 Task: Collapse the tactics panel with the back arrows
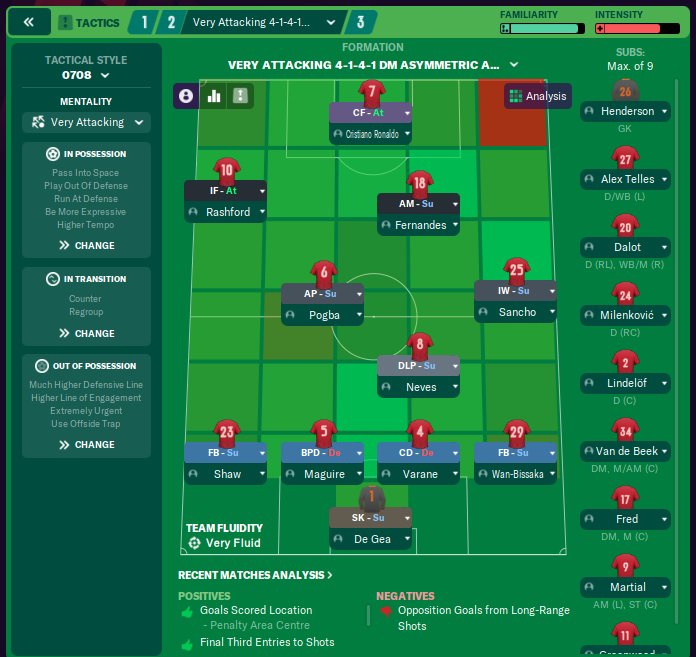28,21
